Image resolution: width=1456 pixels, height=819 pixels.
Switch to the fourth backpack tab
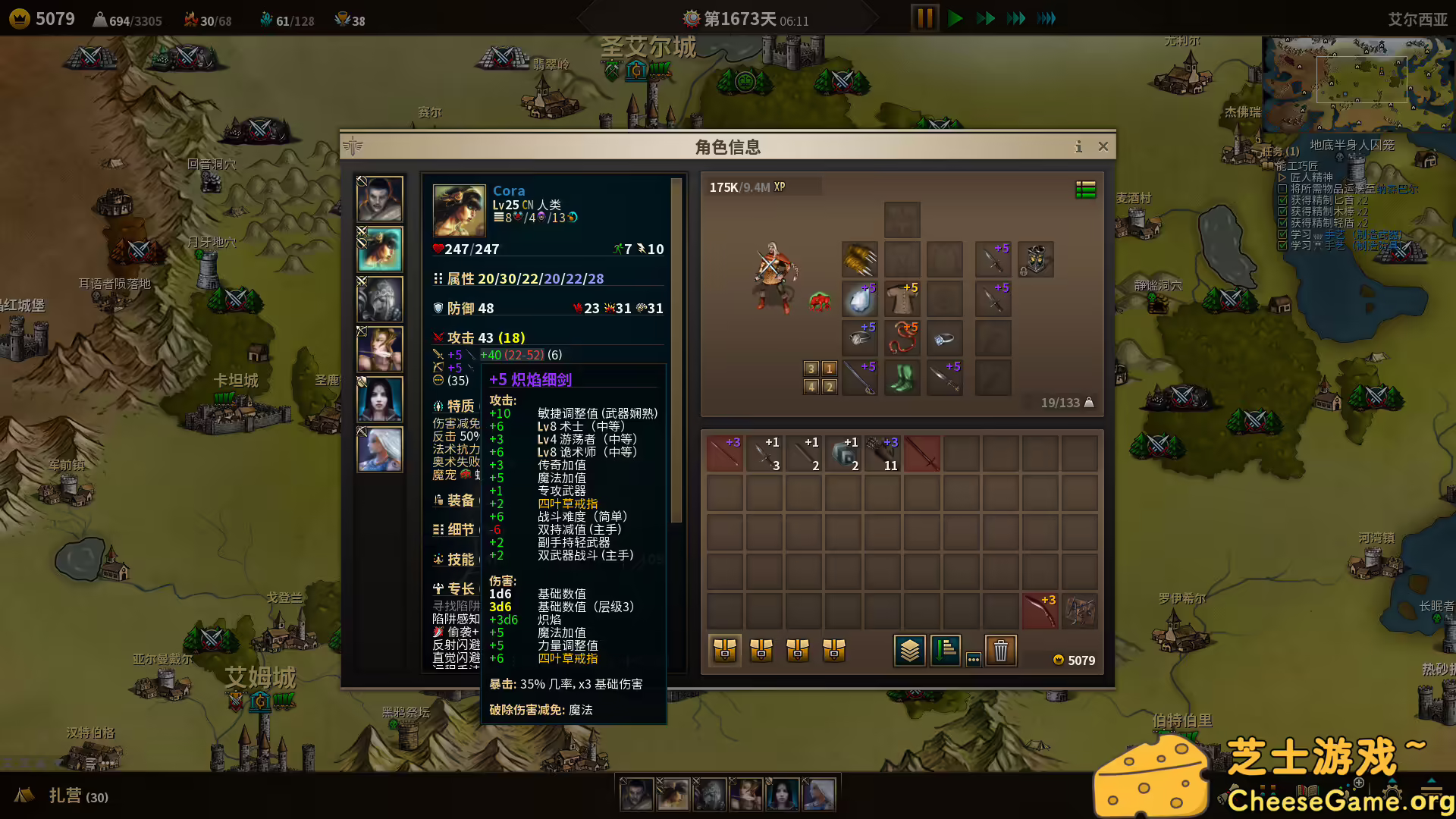(x=835, y=650)
